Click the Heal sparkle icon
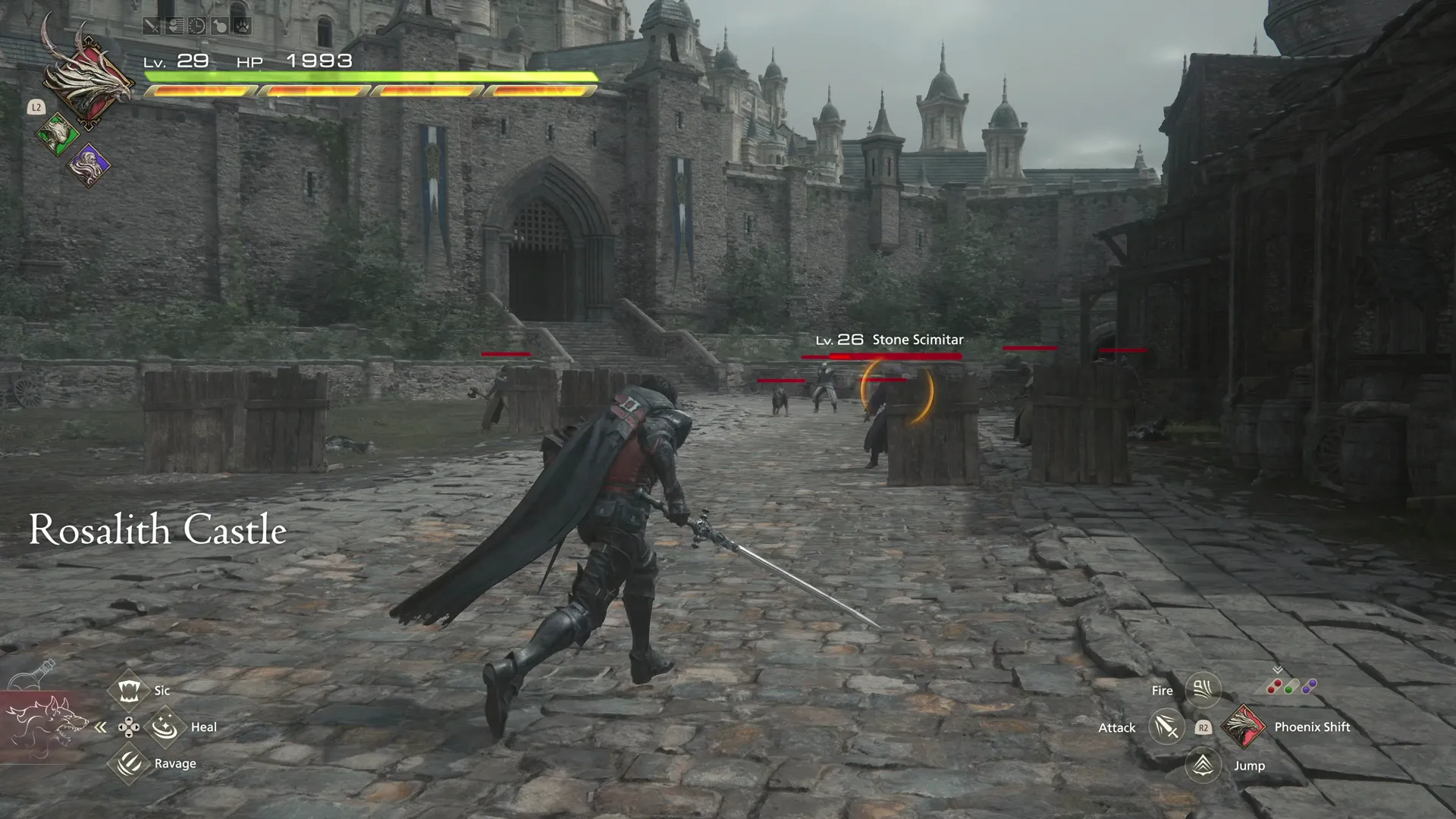The height and width of the screenshot is (819, 1456). click(x=164, y=726)
